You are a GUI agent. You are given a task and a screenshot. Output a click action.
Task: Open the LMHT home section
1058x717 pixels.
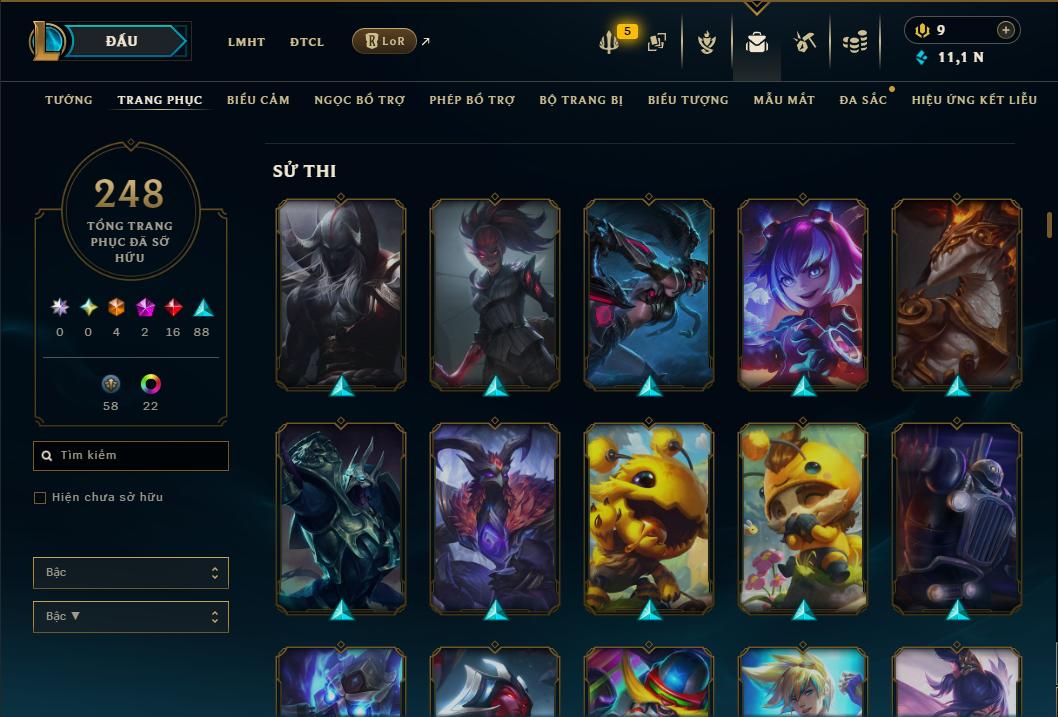246,42
